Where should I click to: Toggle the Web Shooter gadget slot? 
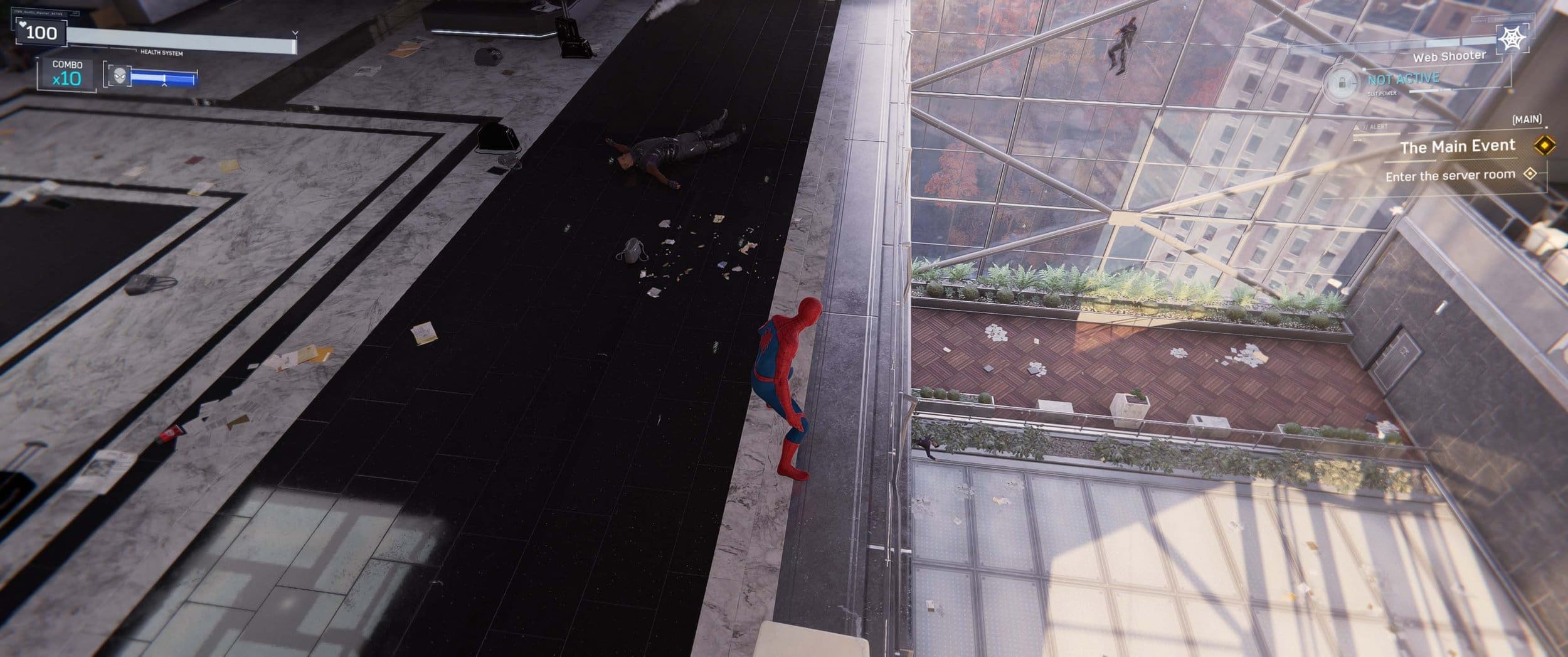coord(1449,56)
